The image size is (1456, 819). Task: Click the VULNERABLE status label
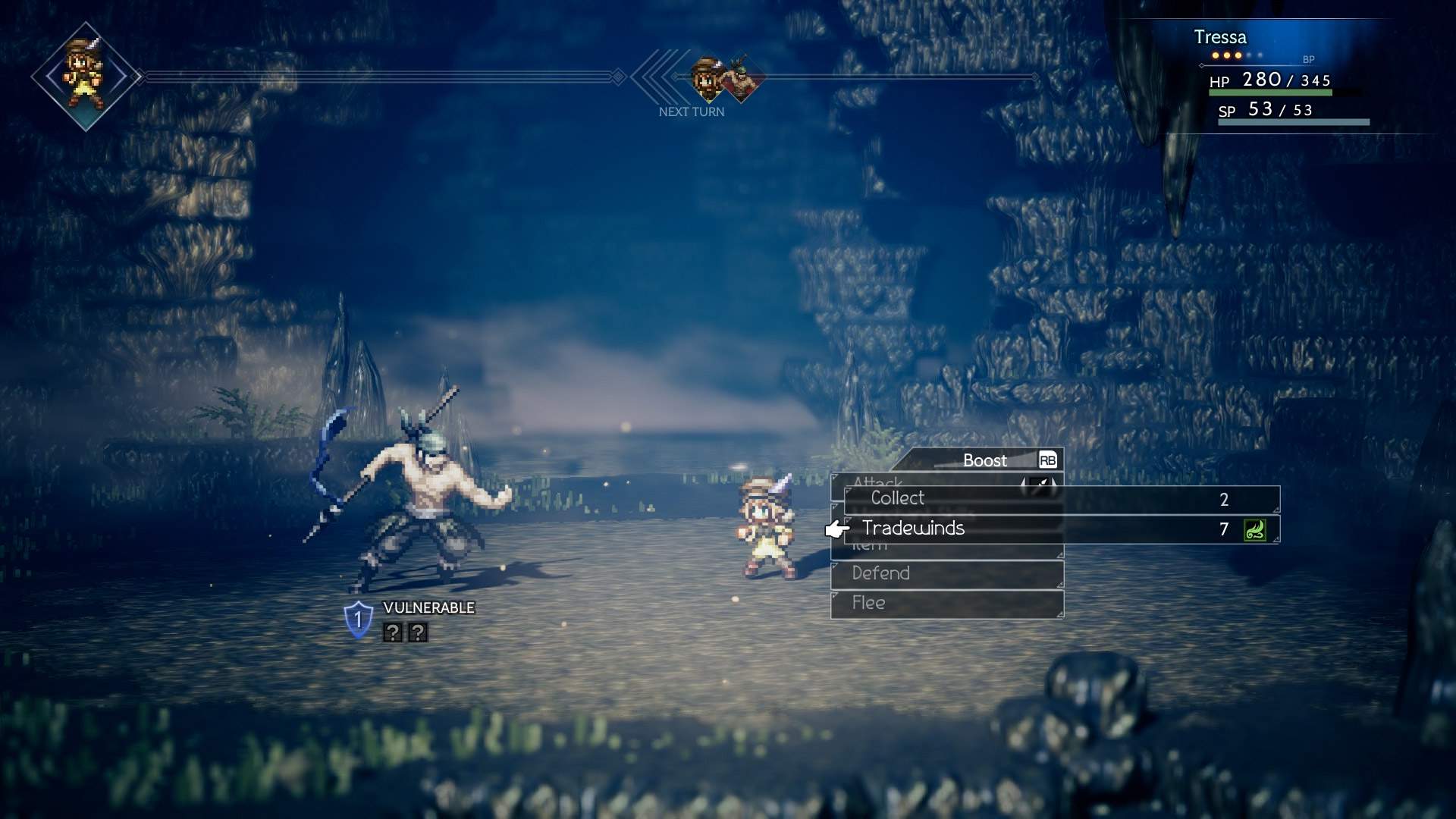429,607
